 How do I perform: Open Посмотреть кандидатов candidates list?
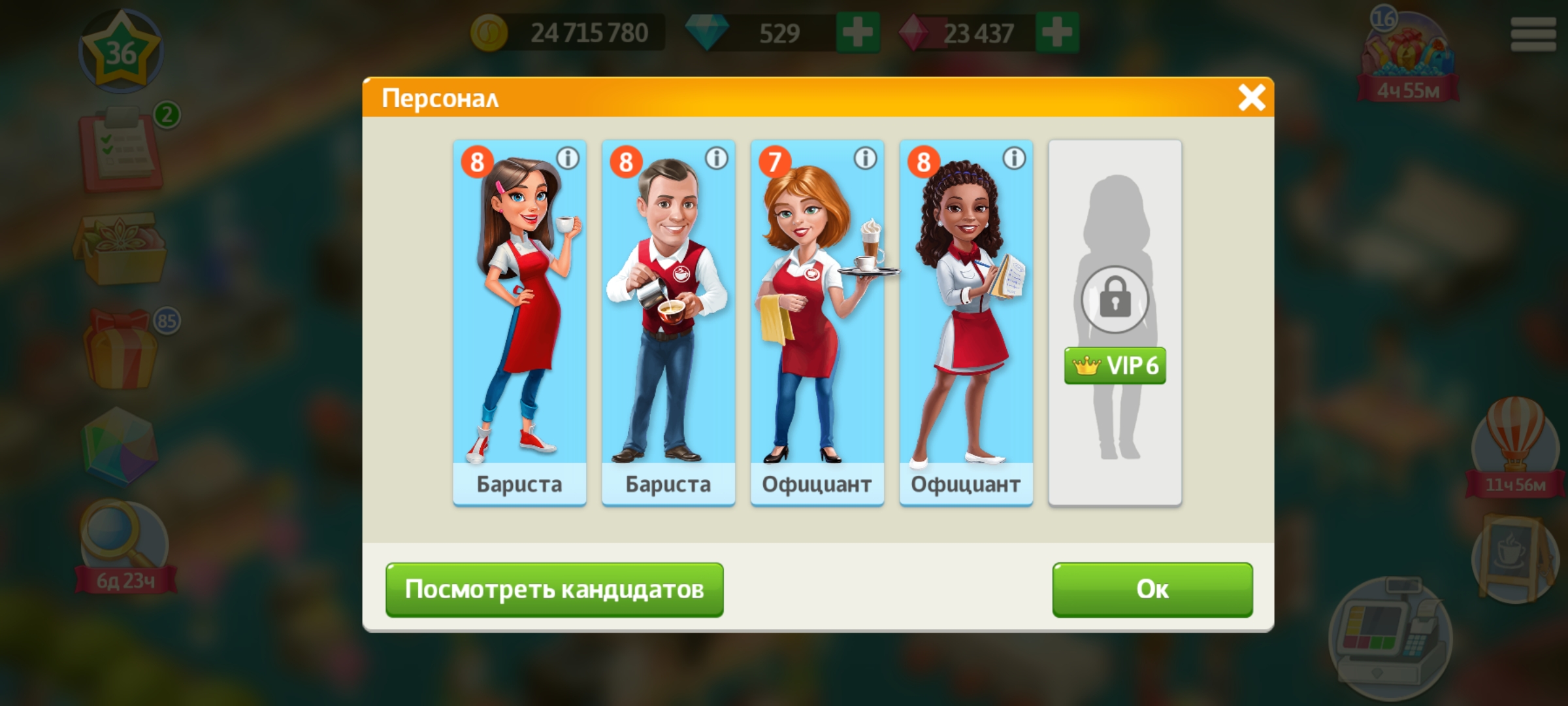pos(554,589)
